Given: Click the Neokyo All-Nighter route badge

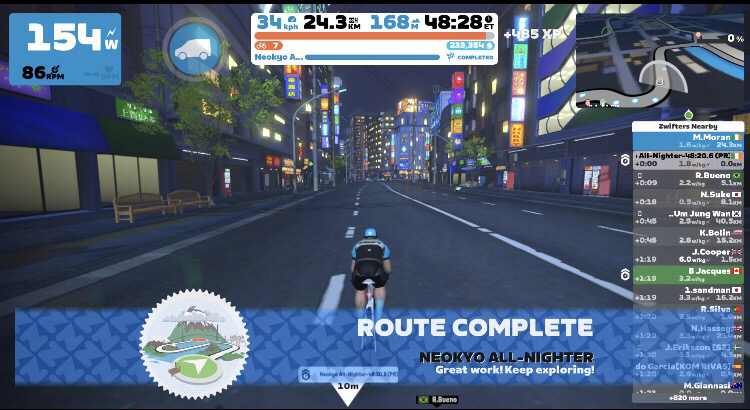Looking at the screenshot, I should point(194,340).
